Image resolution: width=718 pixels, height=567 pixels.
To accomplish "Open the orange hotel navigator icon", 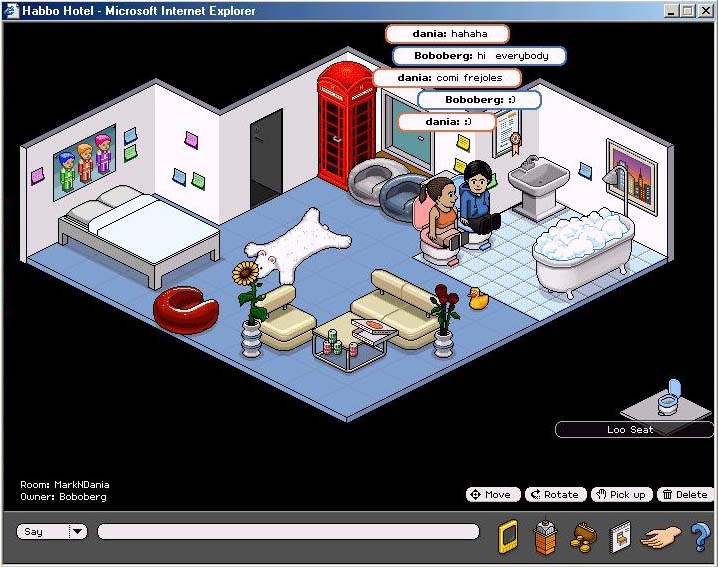I will [x=545, y=535].
